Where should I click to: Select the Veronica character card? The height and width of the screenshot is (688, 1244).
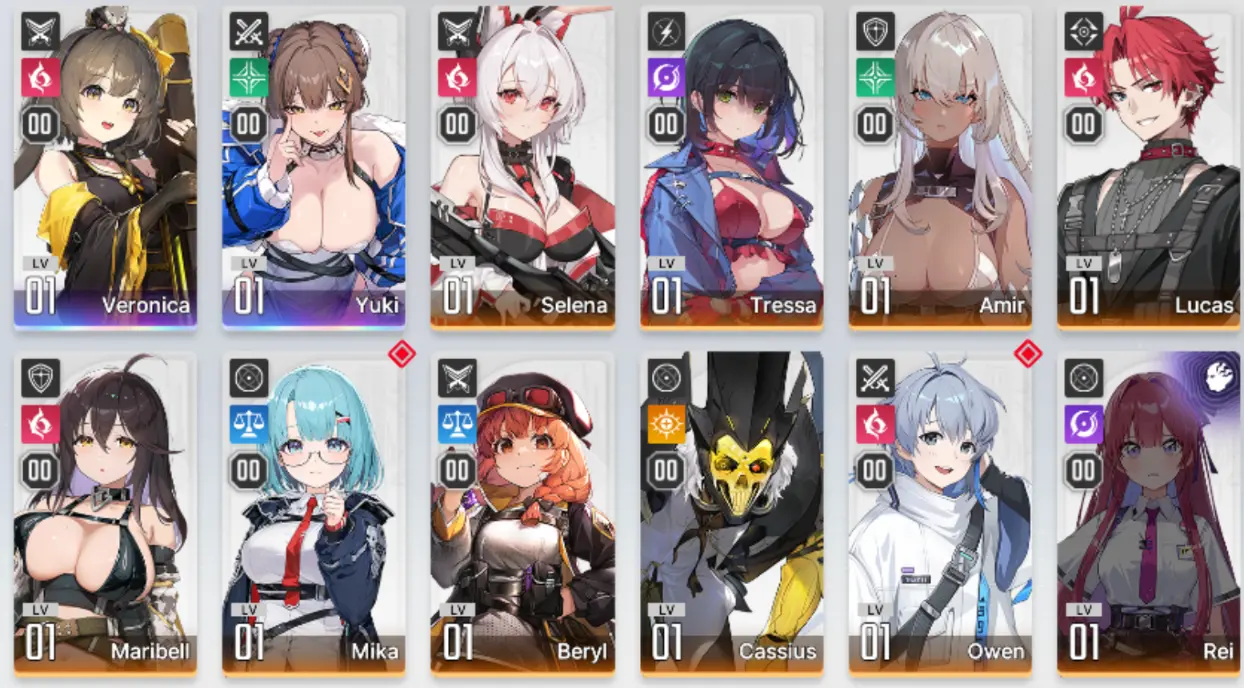click(105, 167)
